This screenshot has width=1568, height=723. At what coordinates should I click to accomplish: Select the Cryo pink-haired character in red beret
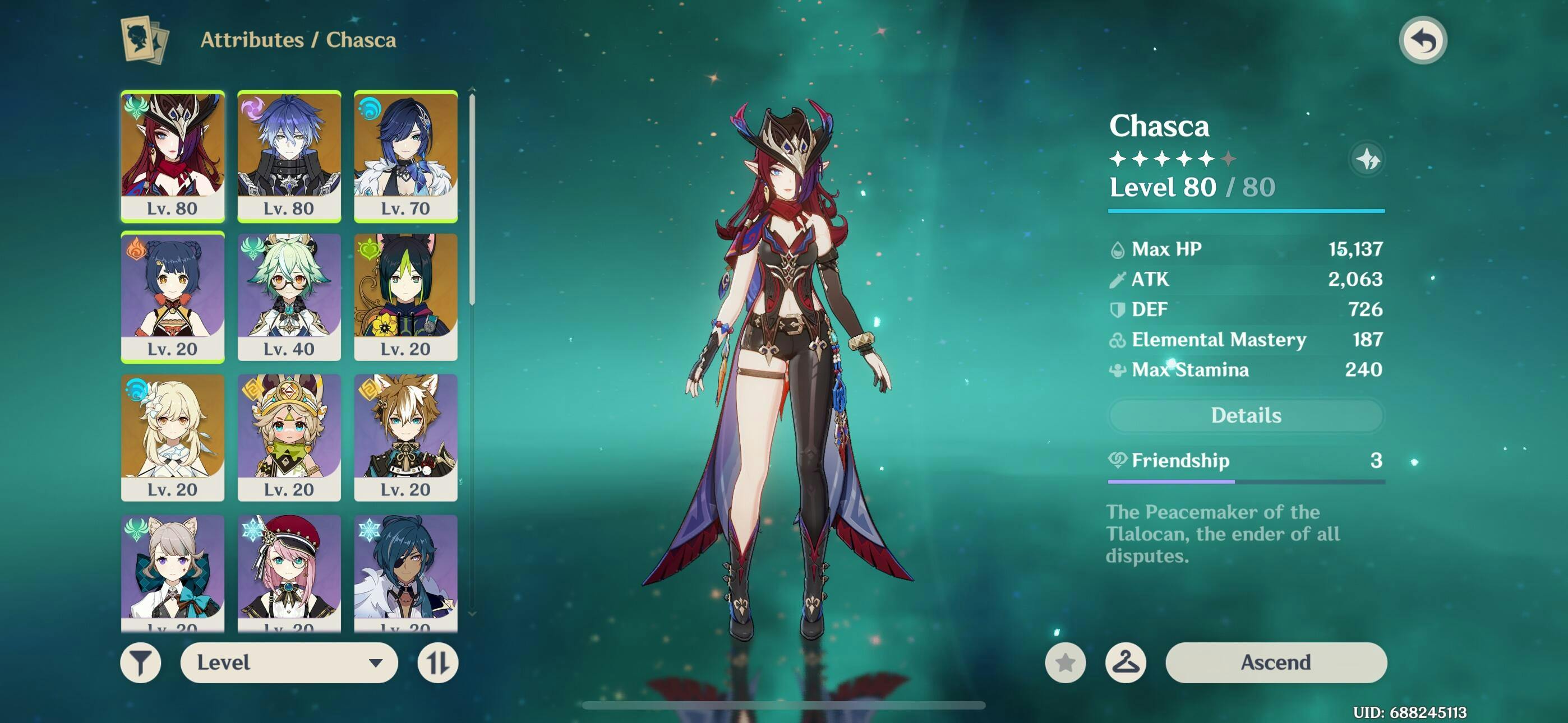[288, 572]
